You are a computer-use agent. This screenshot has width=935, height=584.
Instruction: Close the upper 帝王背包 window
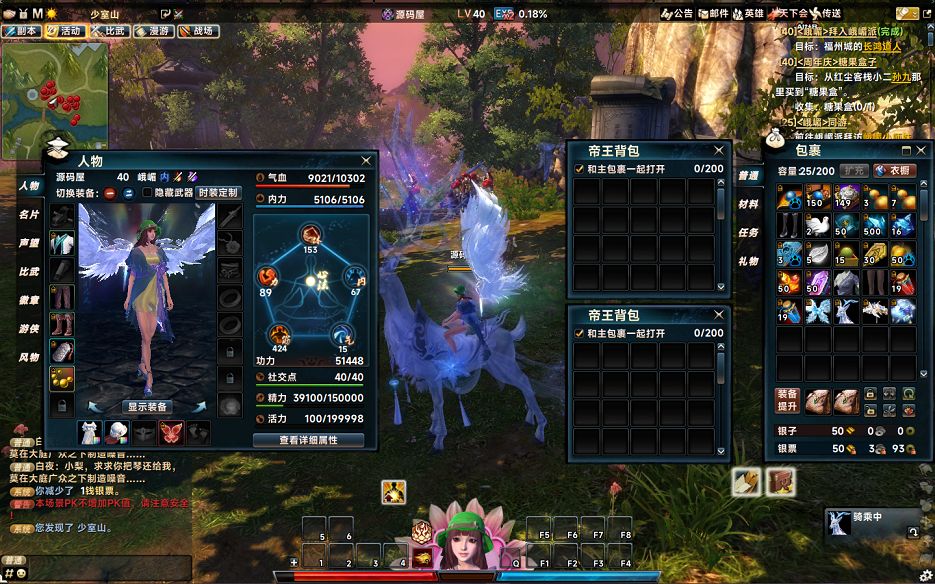pyautogui.click(x=722, y=151)
